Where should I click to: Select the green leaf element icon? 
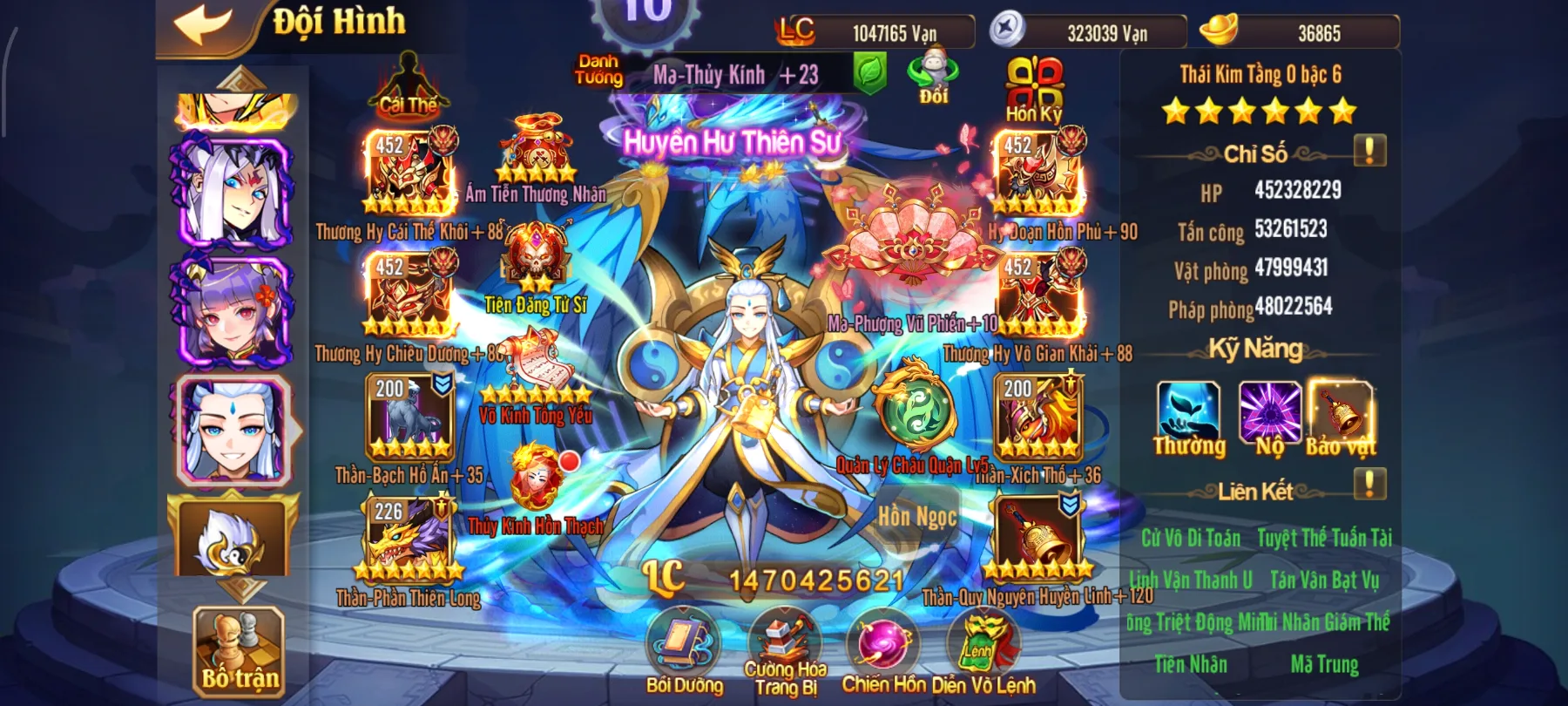click(871, 74)
